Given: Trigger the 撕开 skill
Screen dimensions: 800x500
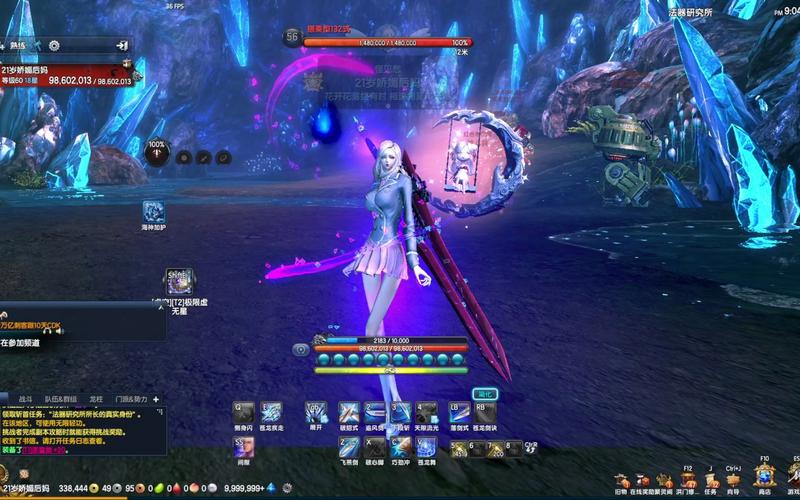Looking at the screenshot, I should click(316, 411).
